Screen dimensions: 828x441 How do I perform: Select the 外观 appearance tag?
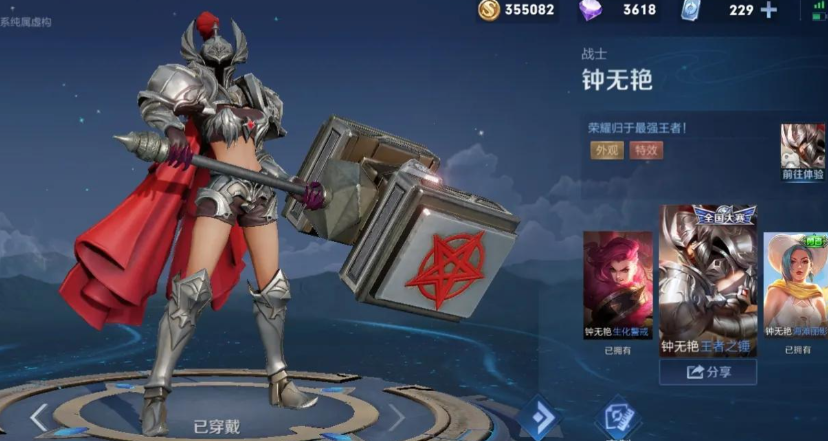coord(607,150)
